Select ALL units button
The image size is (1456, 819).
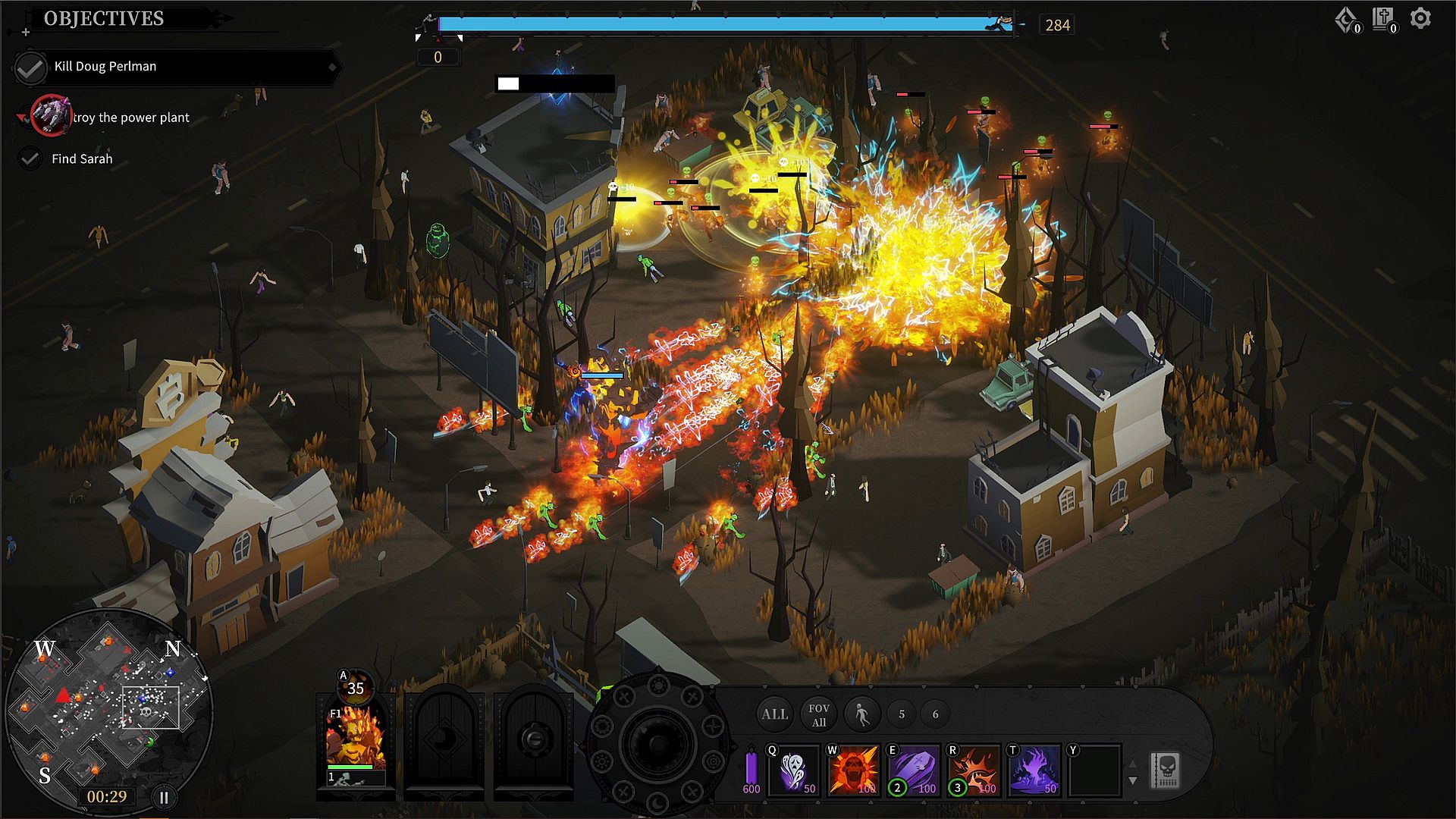coord(774,714)
